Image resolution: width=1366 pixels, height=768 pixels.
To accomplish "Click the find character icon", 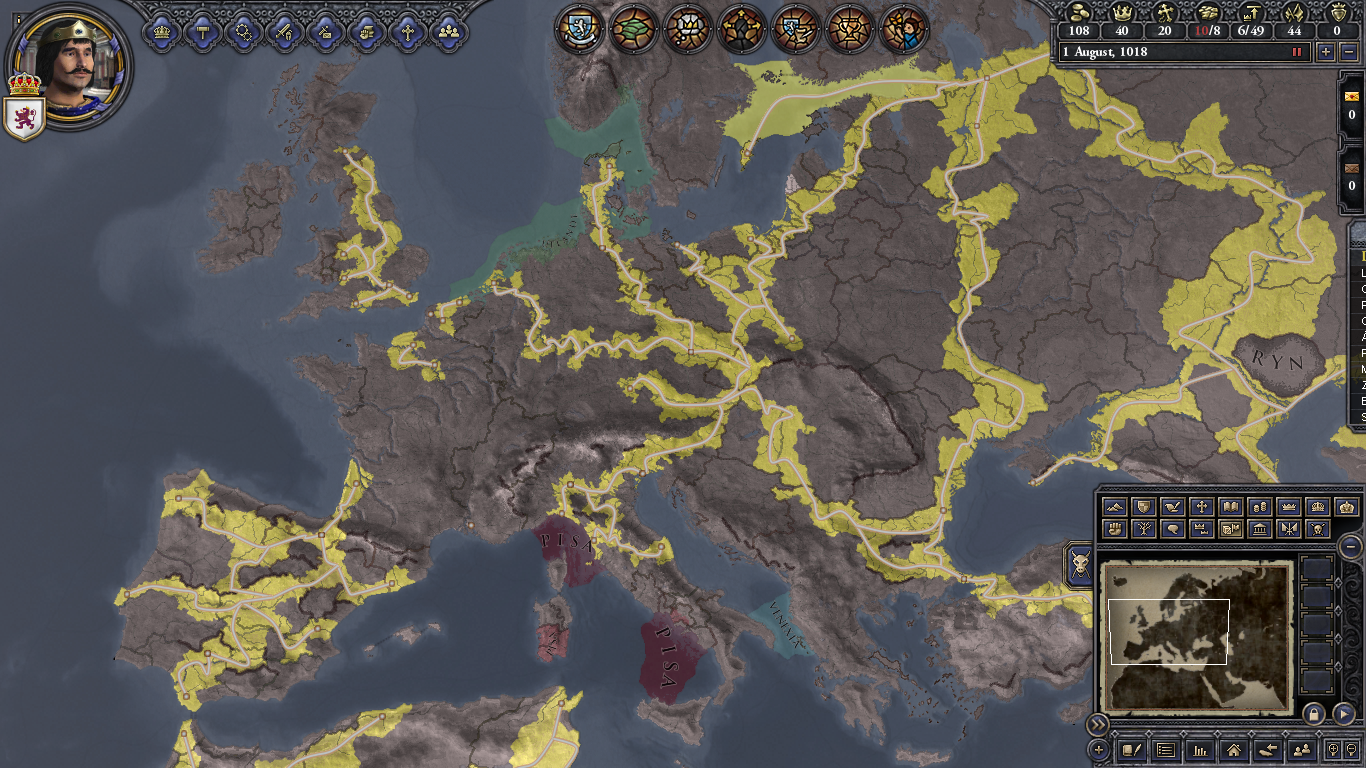I will (1301, 751).
